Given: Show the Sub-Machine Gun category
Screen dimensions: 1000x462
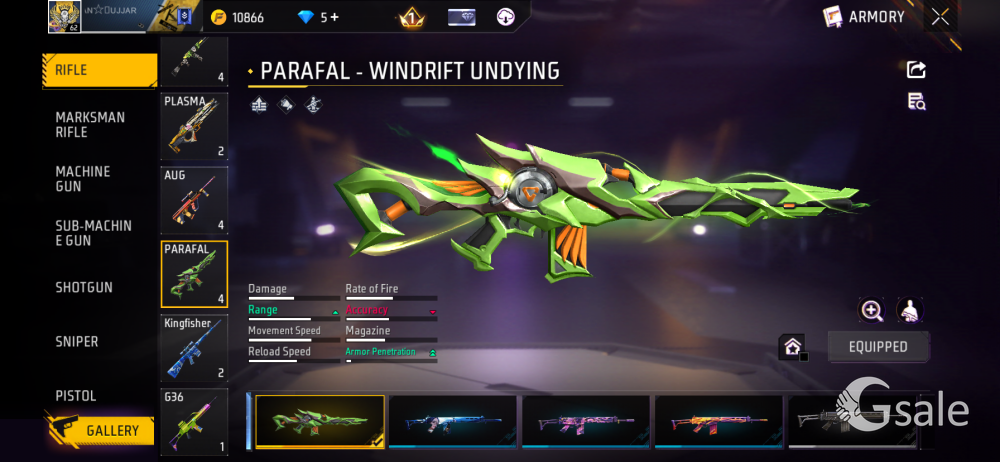Looking at the screenshot, I should tap(93, 233).
